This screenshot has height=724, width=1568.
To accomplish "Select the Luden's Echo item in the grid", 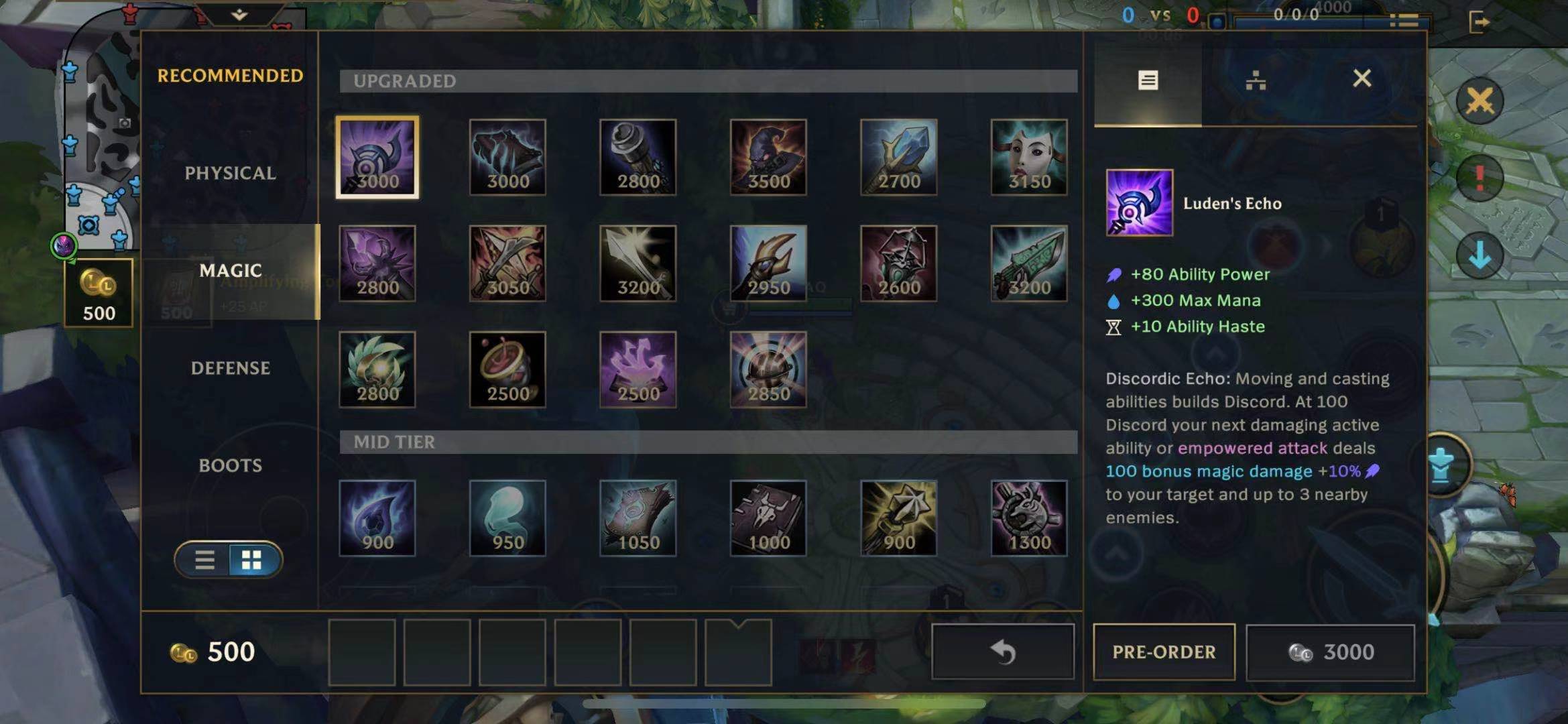I will (x=377, y=158).
